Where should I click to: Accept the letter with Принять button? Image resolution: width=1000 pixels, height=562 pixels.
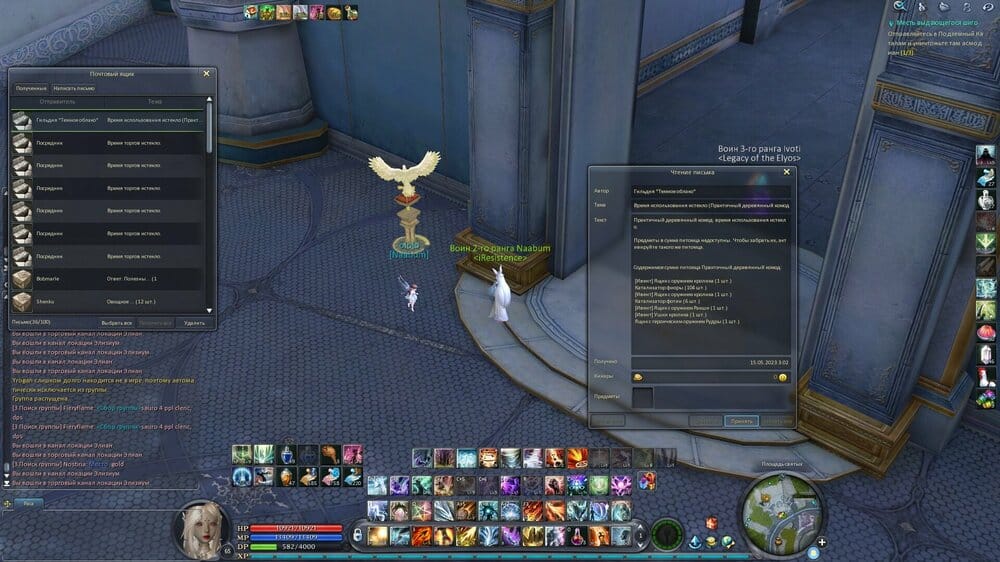[x=741, y=421]
